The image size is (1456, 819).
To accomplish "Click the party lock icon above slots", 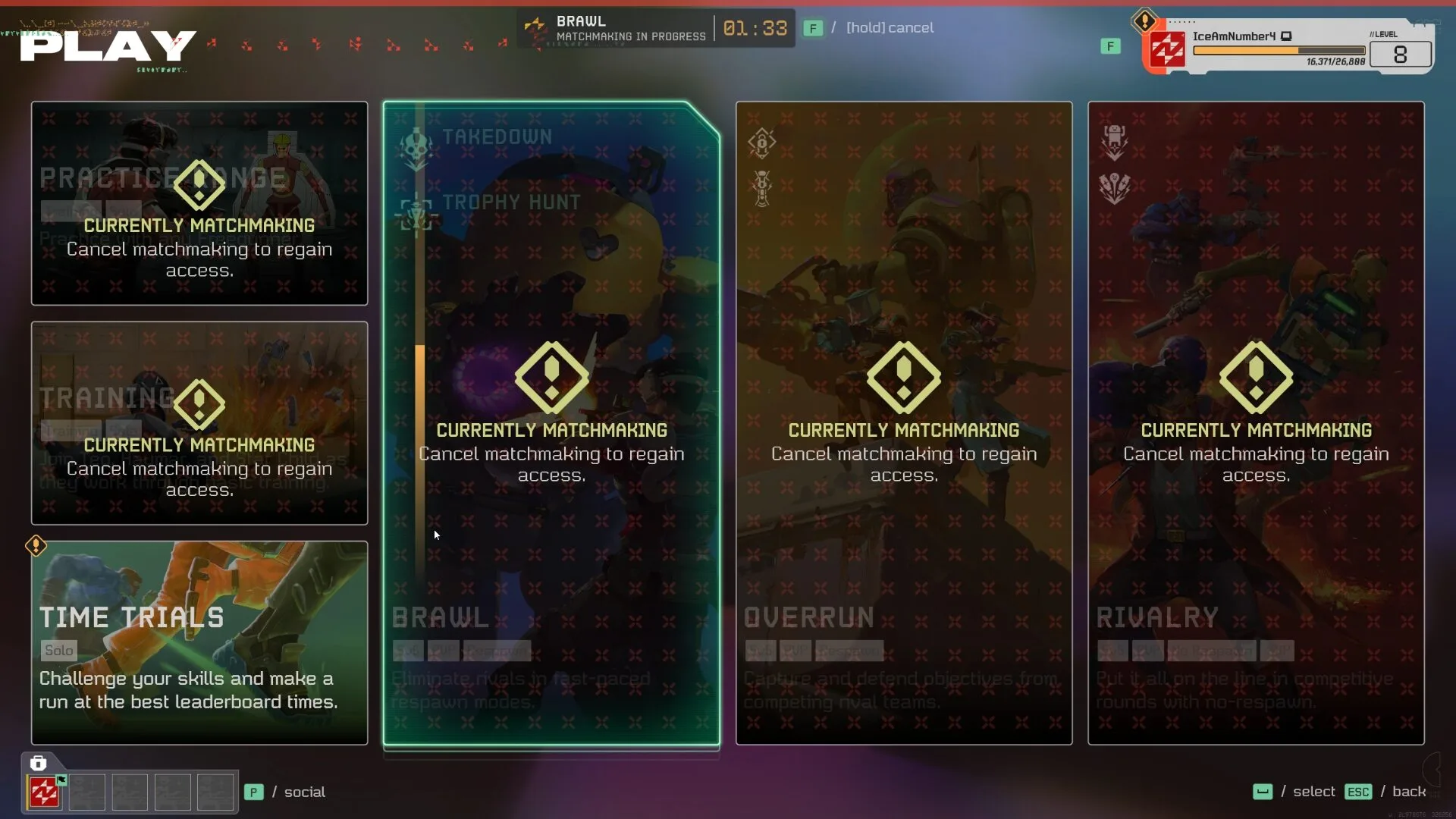I will point(38,763).
